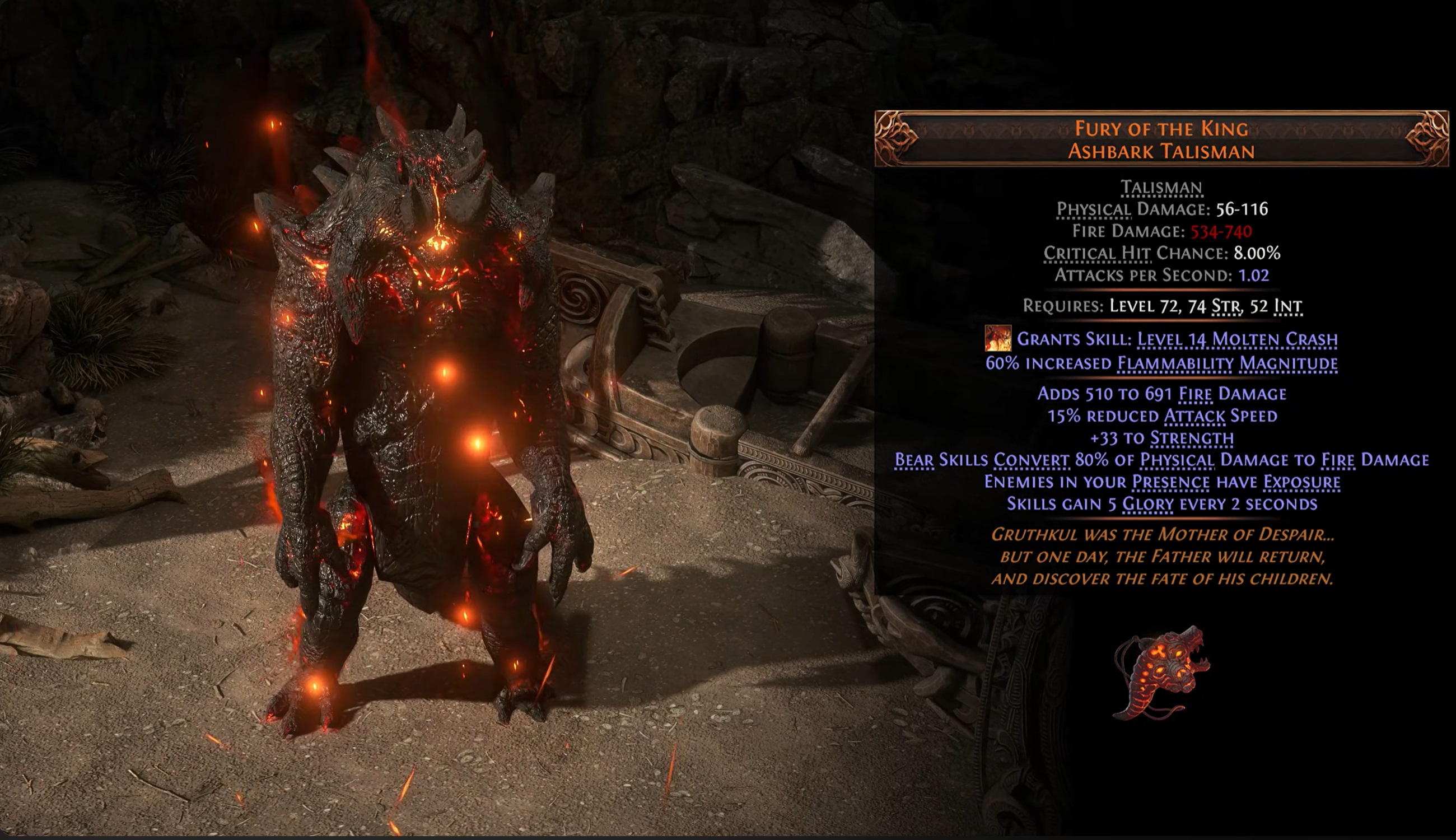Show the Flammability Magnitude keyword
This screenshot has width=1456, height=840.
click(1227, 363)
